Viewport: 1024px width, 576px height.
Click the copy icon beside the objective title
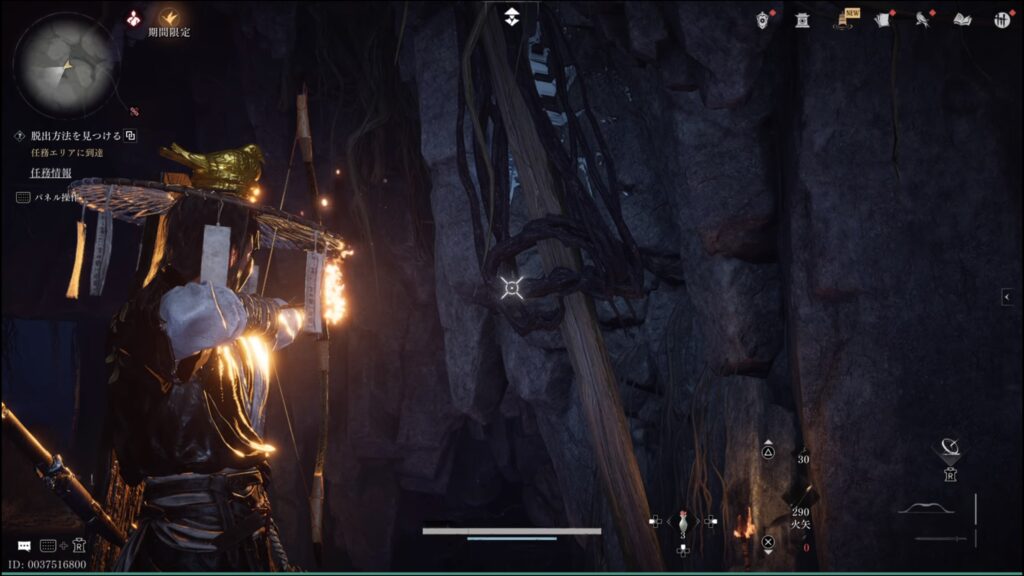click(131, 135)
